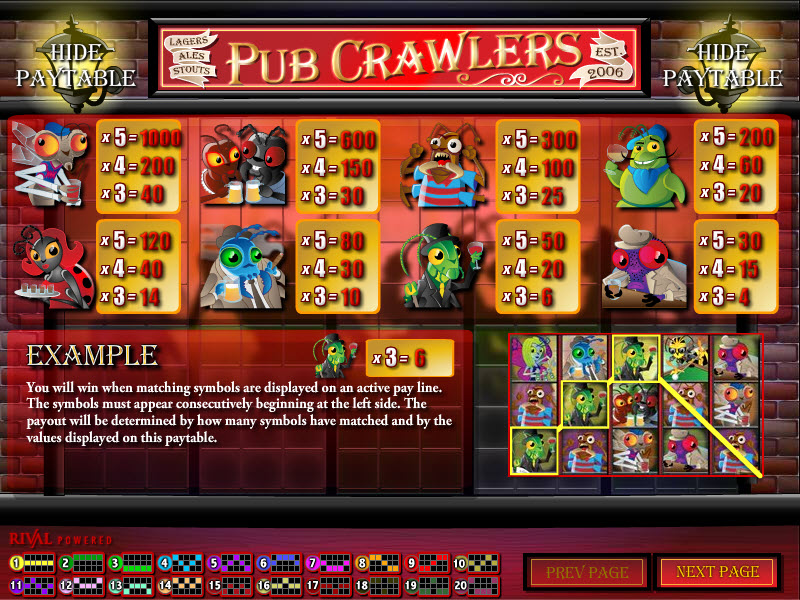This screenshot has height=600, width=800.
Task: Show payline 19 pattern
Action: 423,585
